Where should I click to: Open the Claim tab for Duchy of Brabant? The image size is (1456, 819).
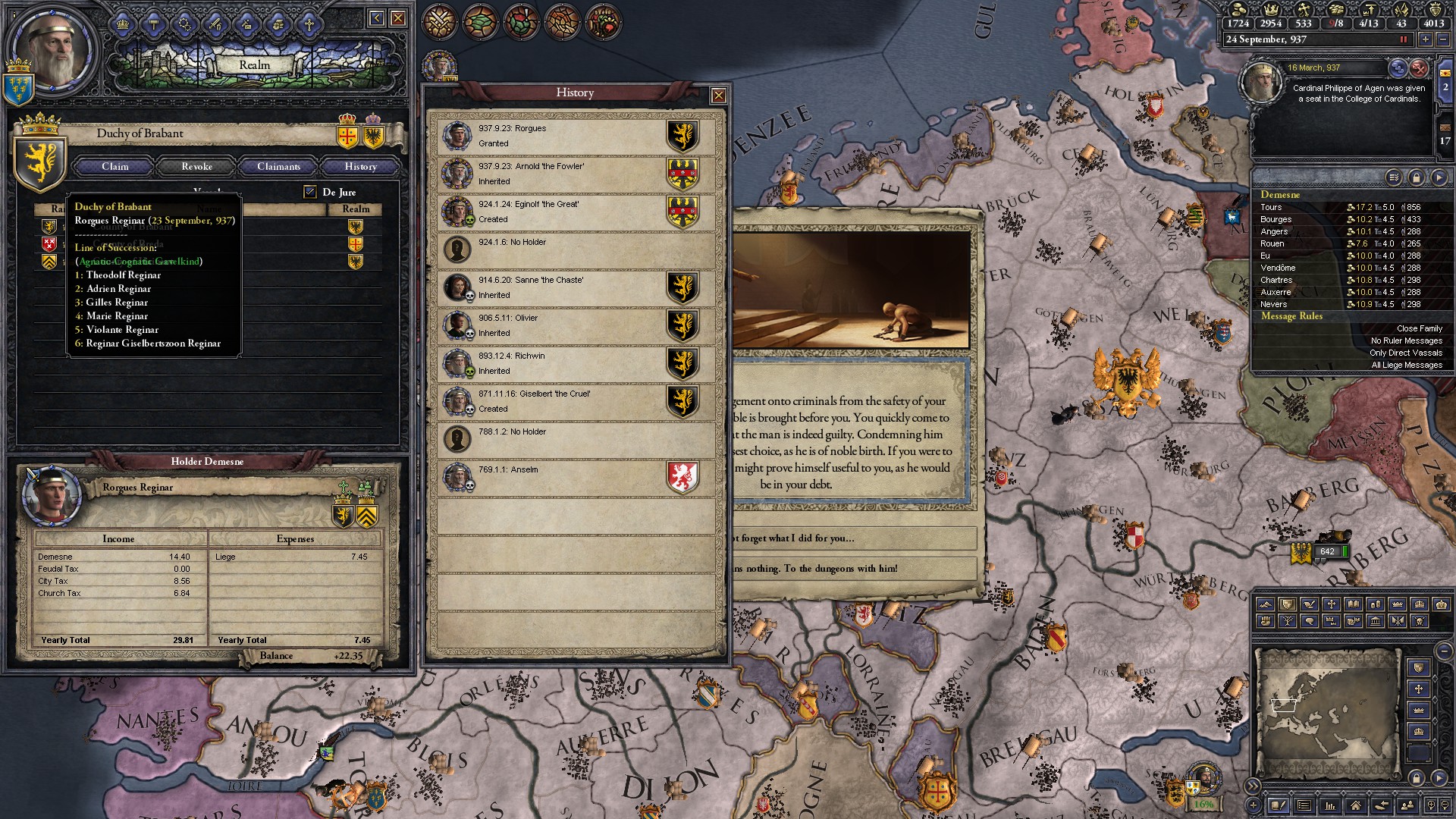click(x=115, y=166)
